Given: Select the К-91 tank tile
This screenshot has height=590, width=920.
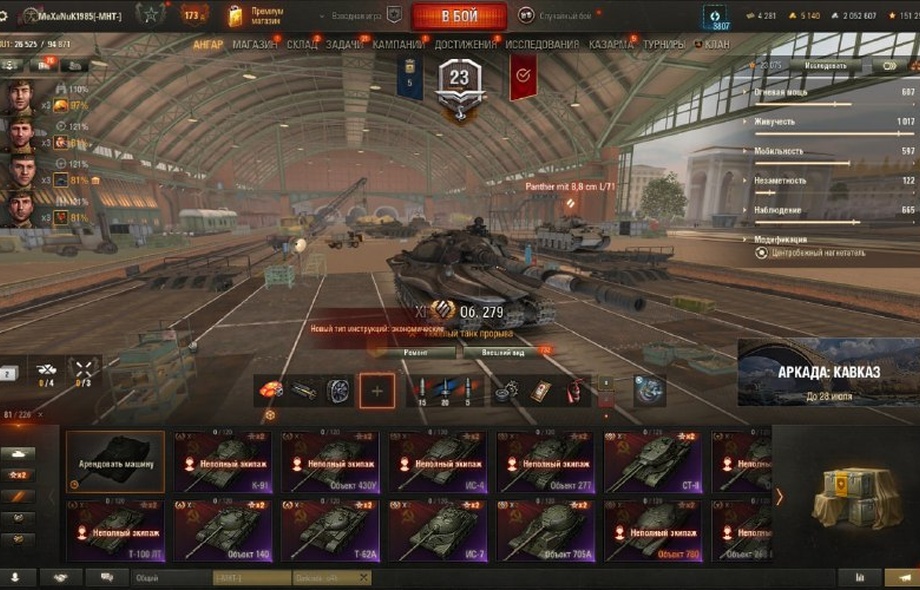Looking at the screenshot, I should click(x=223, y=462).
